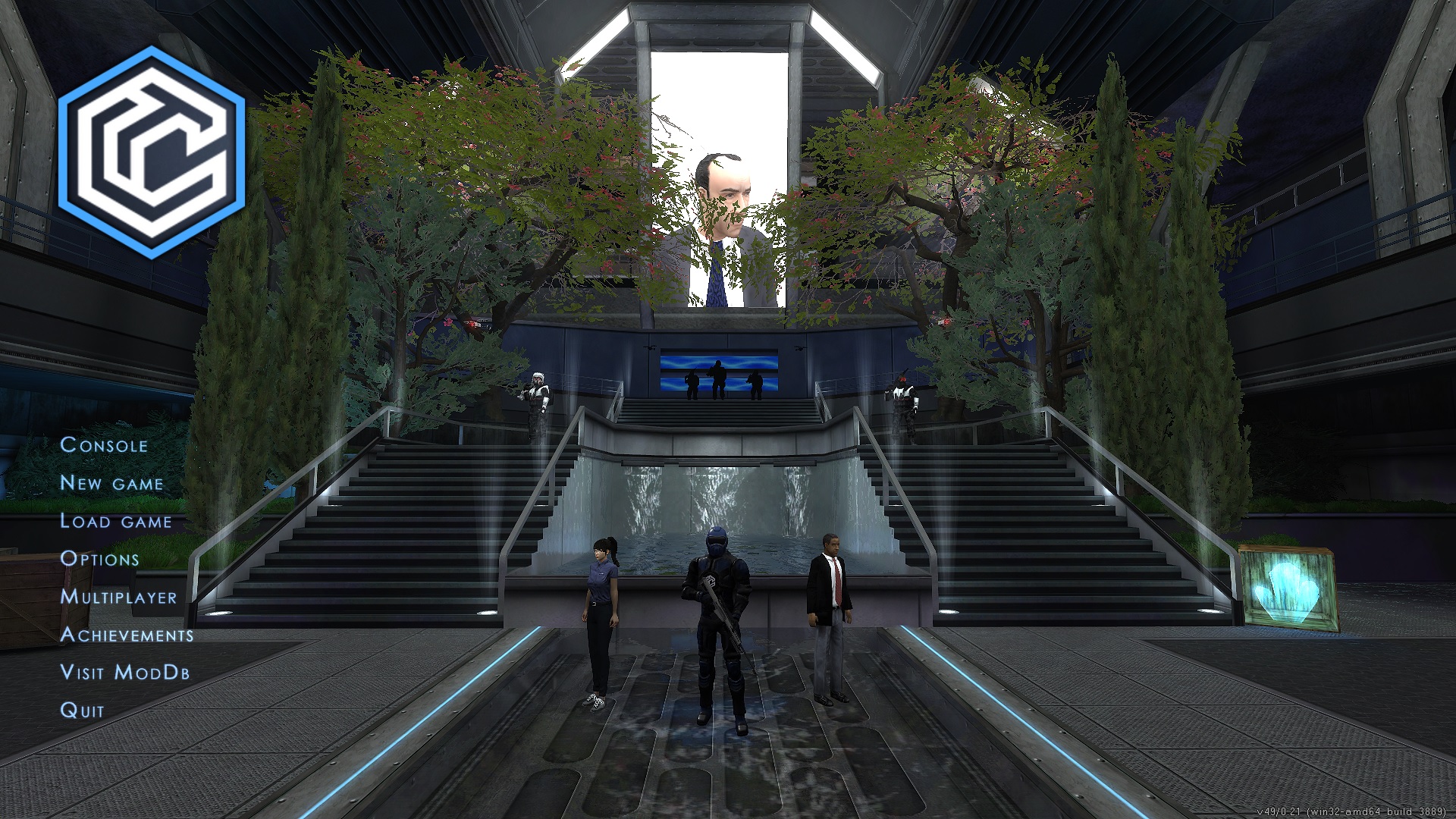Visit the ModDb page

click(127, 673)
